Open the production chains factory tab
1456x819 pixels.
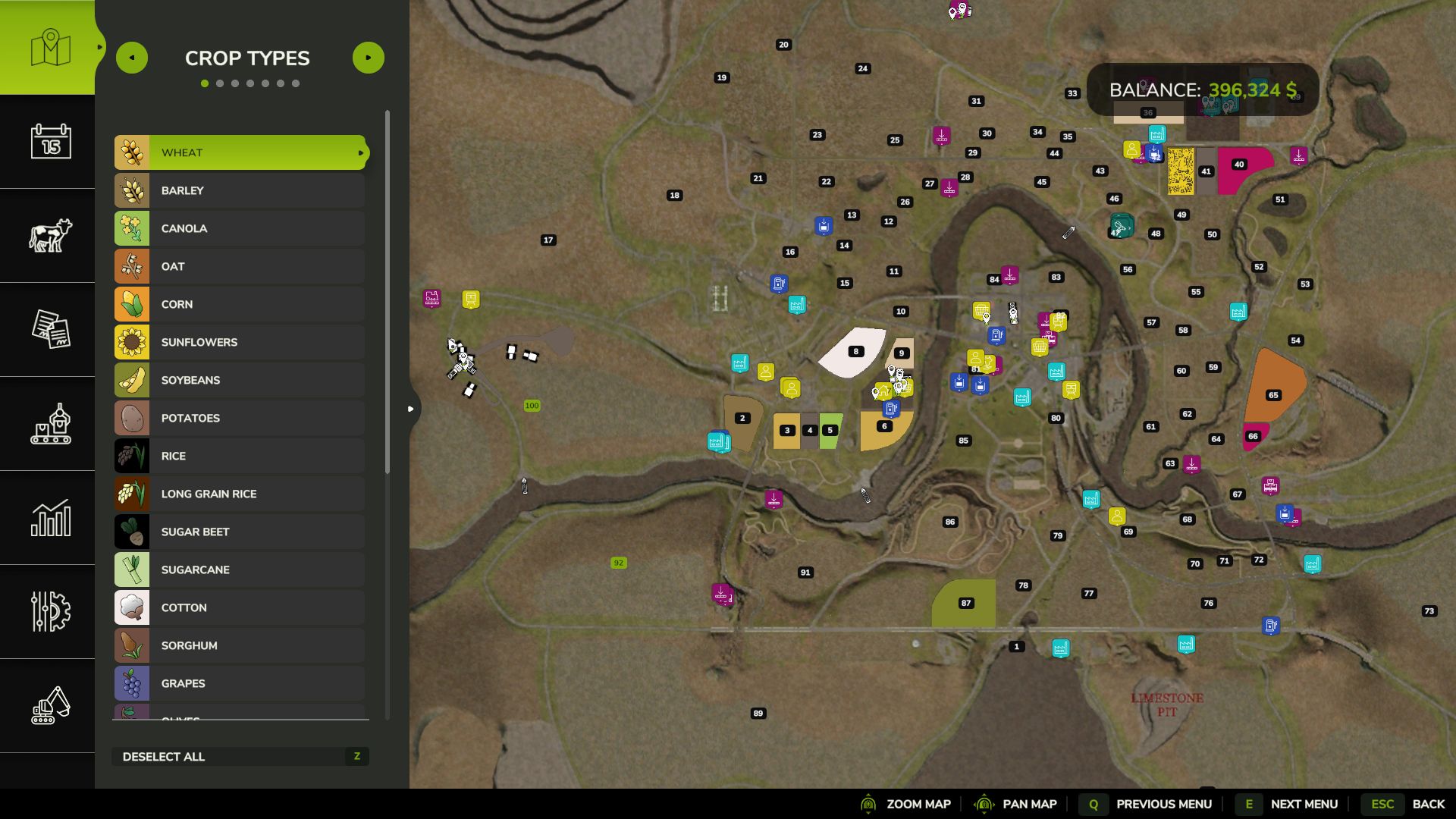click(x=50, y=424)
